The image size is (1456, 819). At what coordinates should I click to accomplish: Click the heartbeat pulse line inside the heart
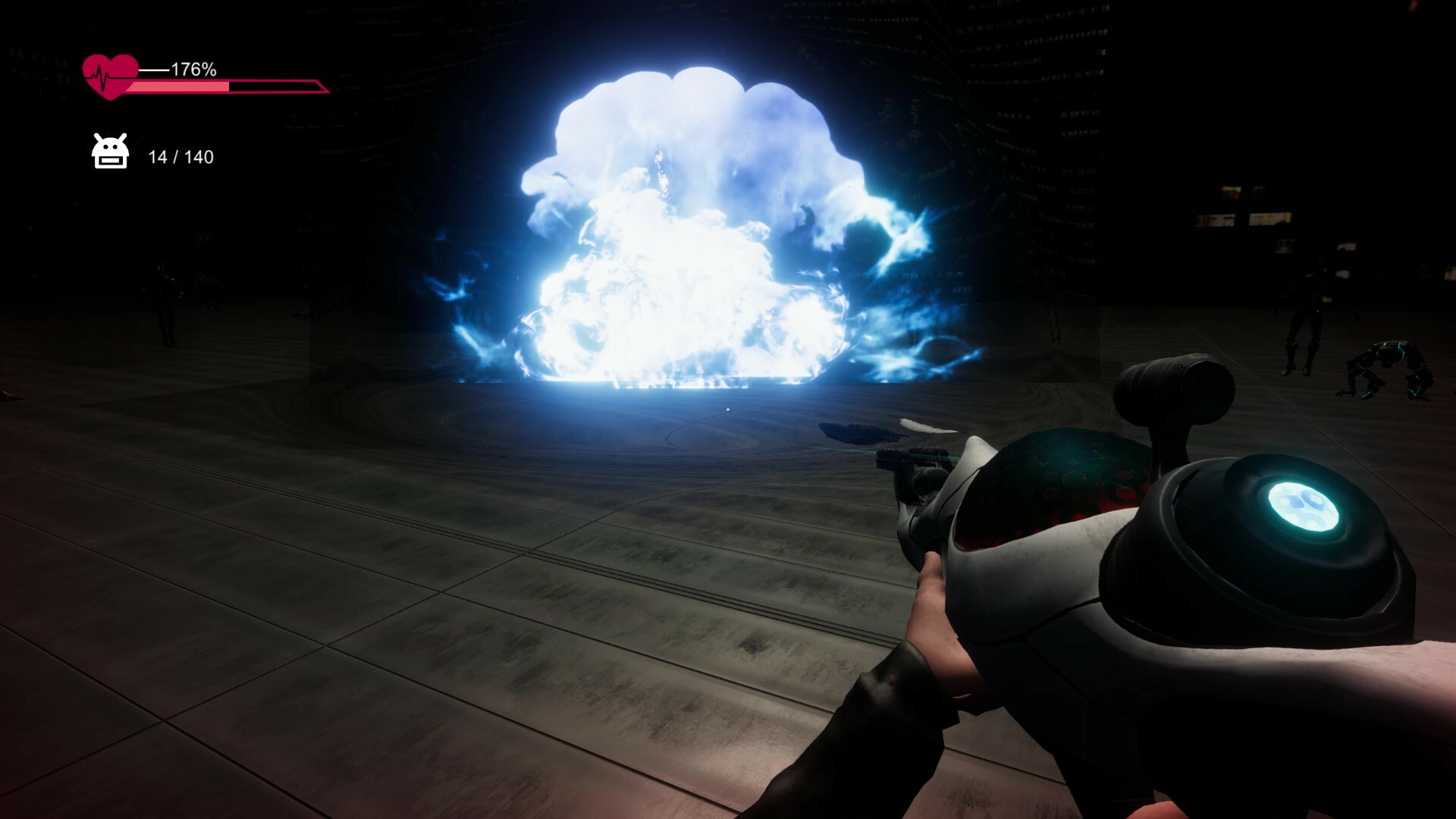click(101, 74)
